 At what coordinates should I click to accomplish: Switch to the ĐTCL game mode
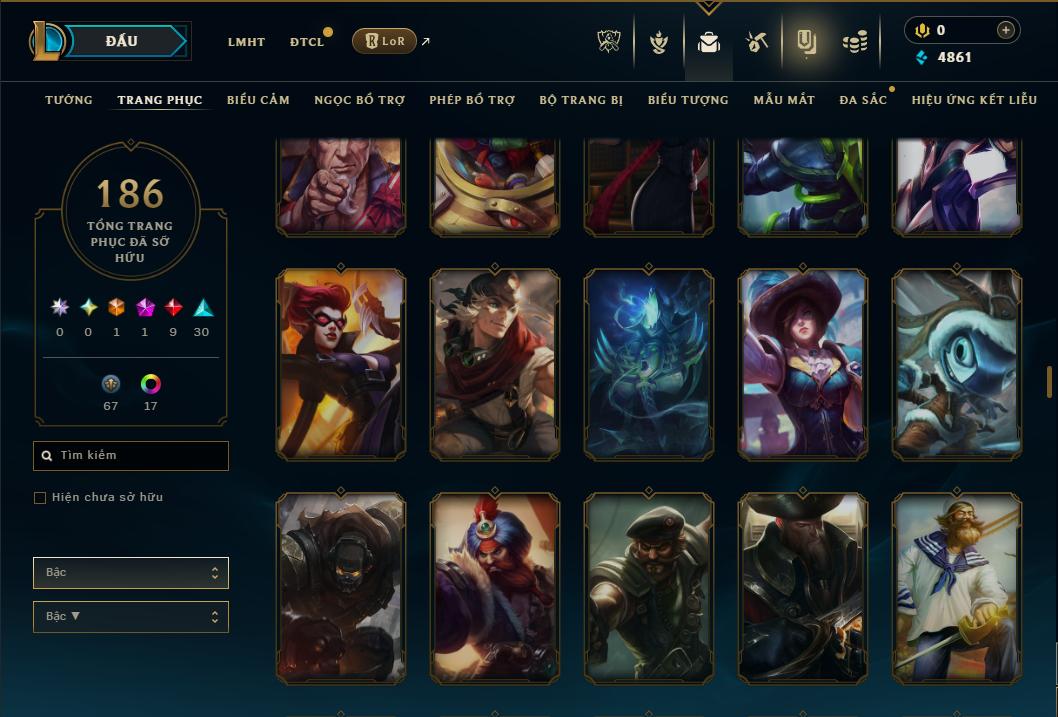306,42
